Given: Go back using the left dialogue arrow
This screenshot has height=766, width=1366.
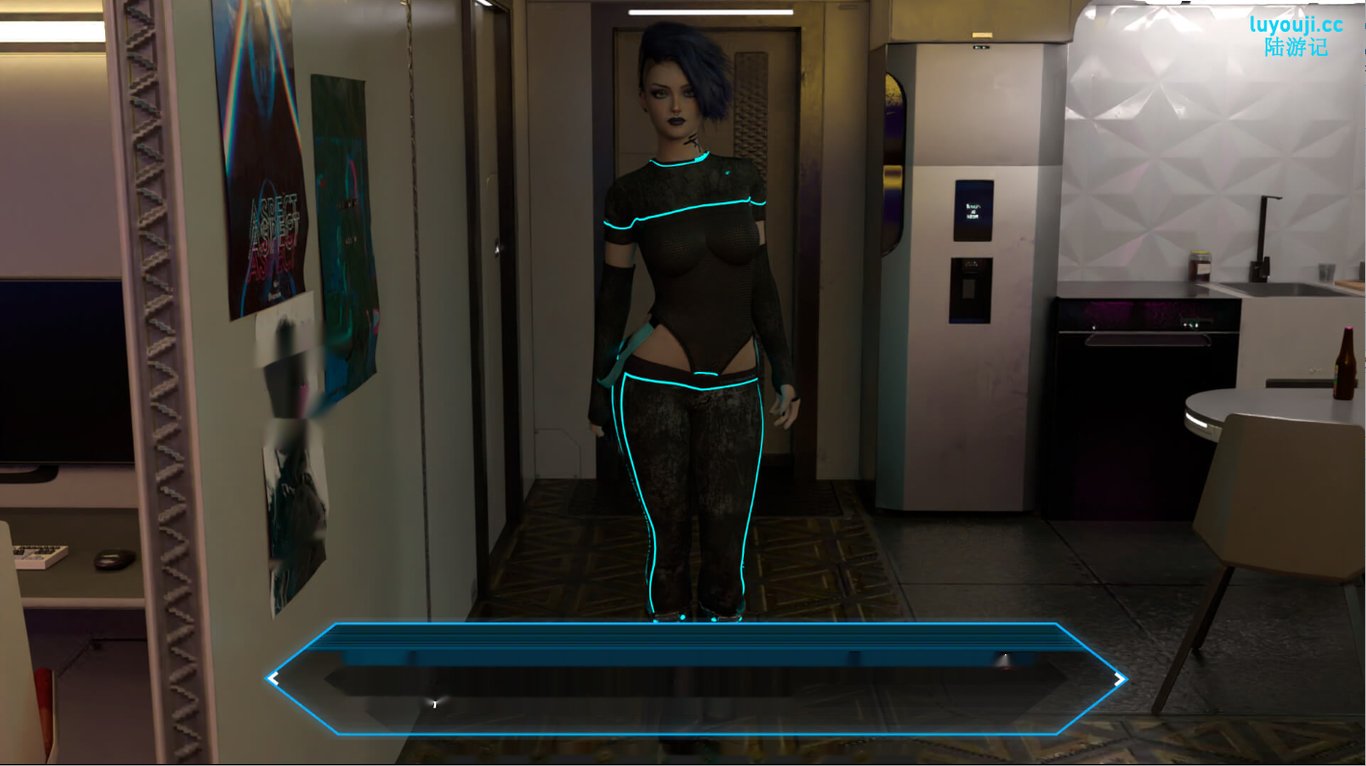Looking at the screenshot, I should click(x=273, y=678).
